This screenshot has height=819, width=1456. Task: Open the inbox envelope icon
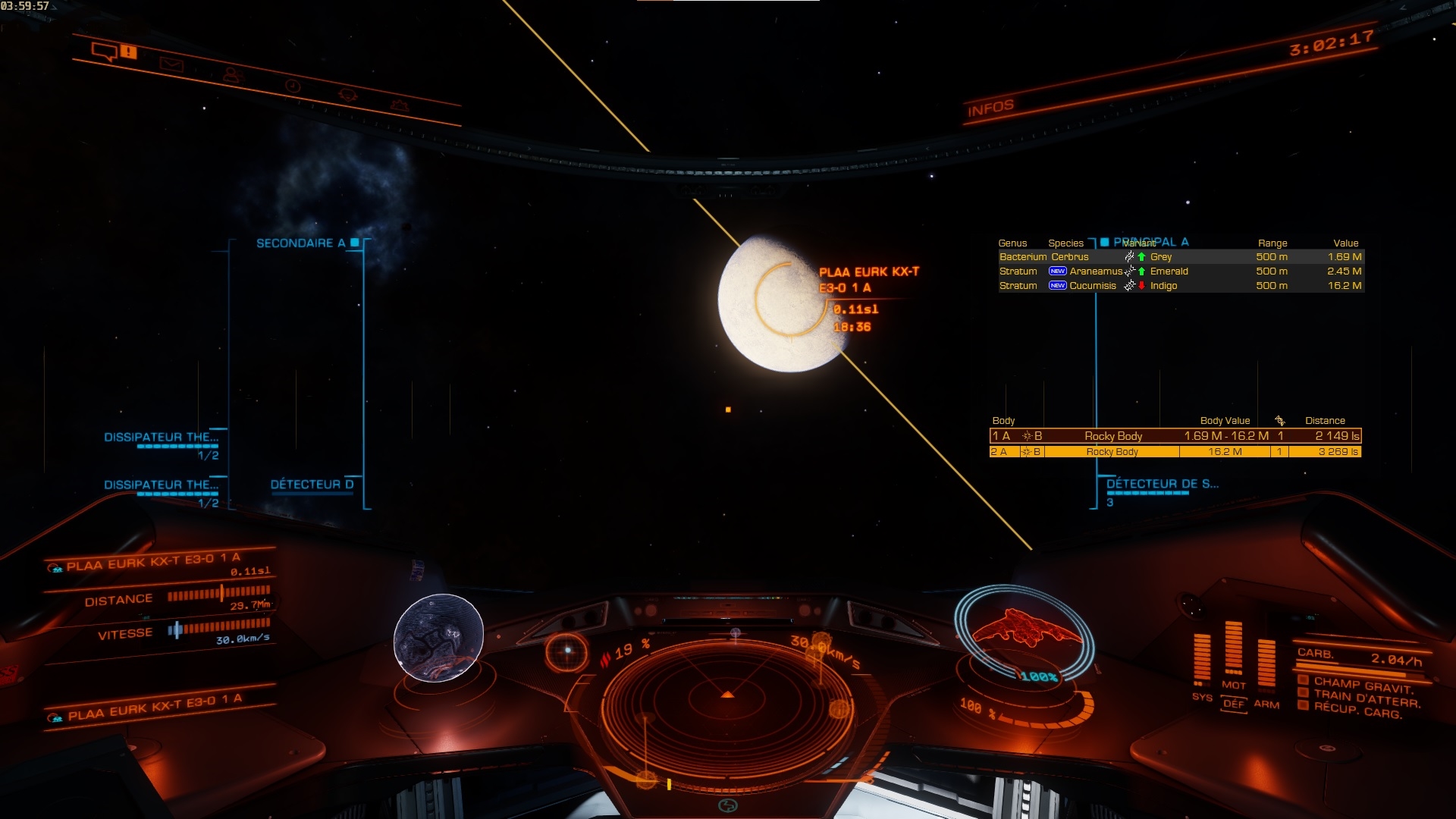[x=171, y=64]
